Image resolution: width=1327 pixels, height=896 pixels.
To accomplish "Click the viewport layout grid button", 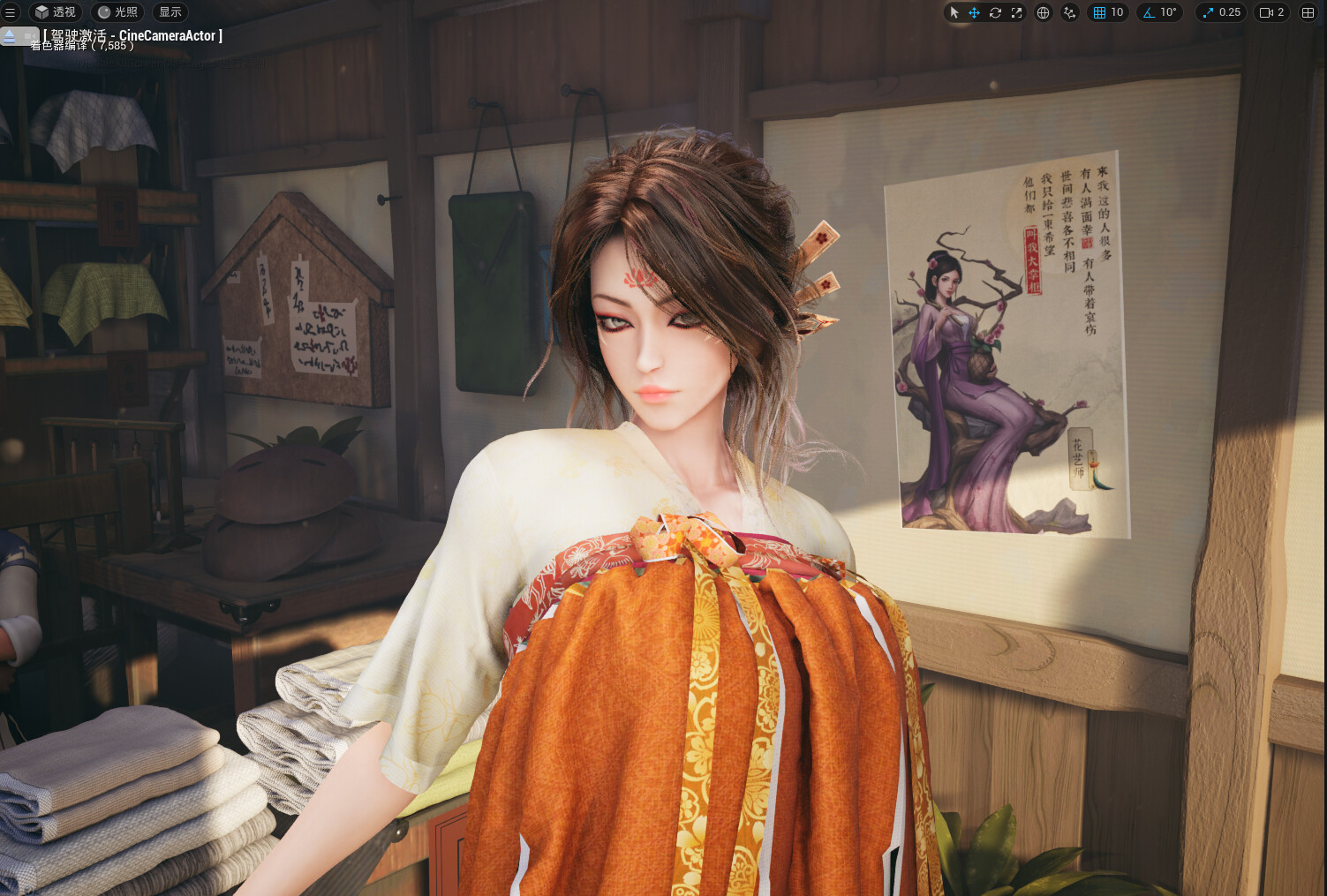I will point(1308,12).
